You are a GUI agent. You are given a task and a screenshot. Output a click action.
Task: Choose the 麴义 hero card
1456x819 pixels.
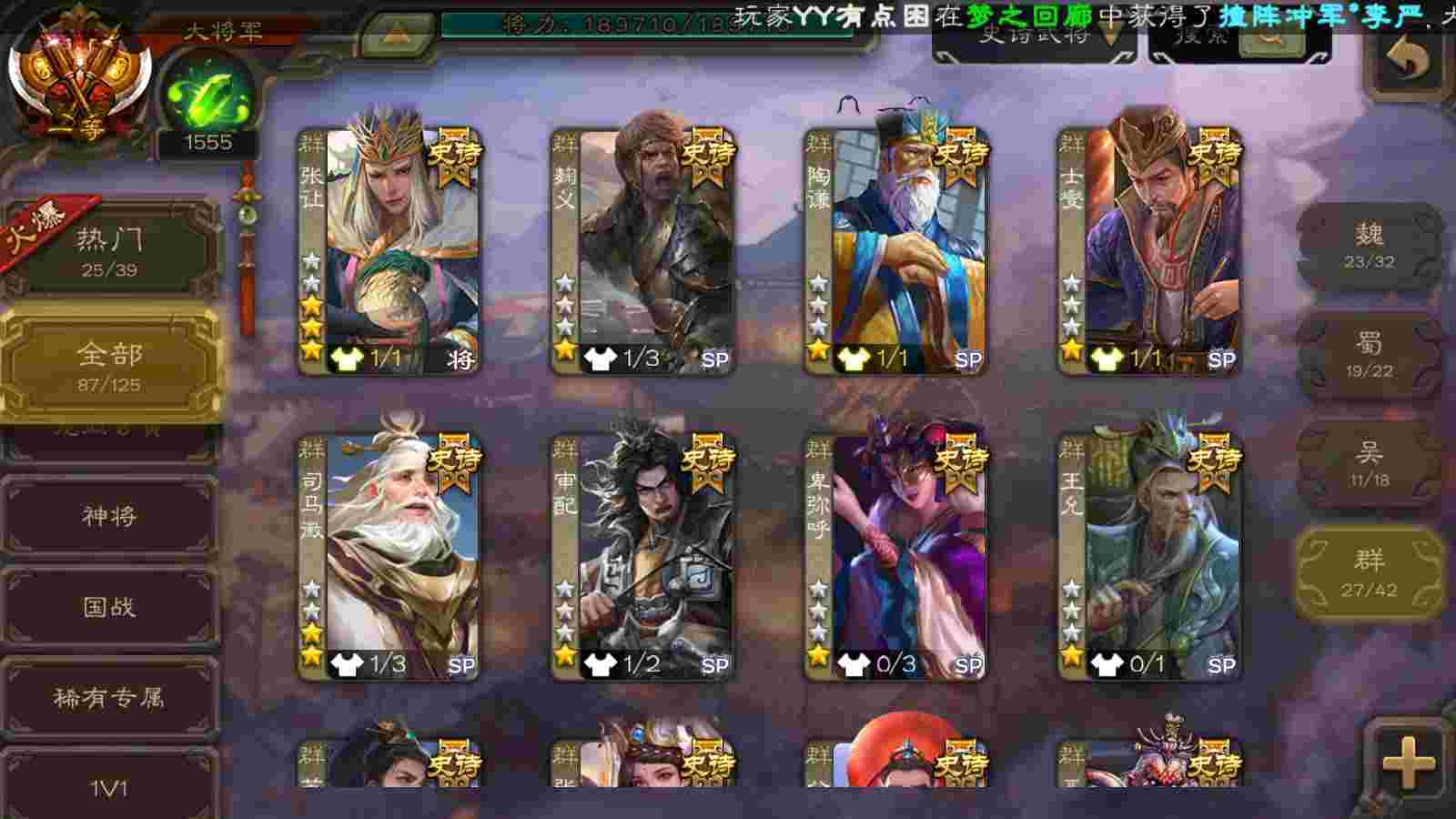[x=642, y=250]
